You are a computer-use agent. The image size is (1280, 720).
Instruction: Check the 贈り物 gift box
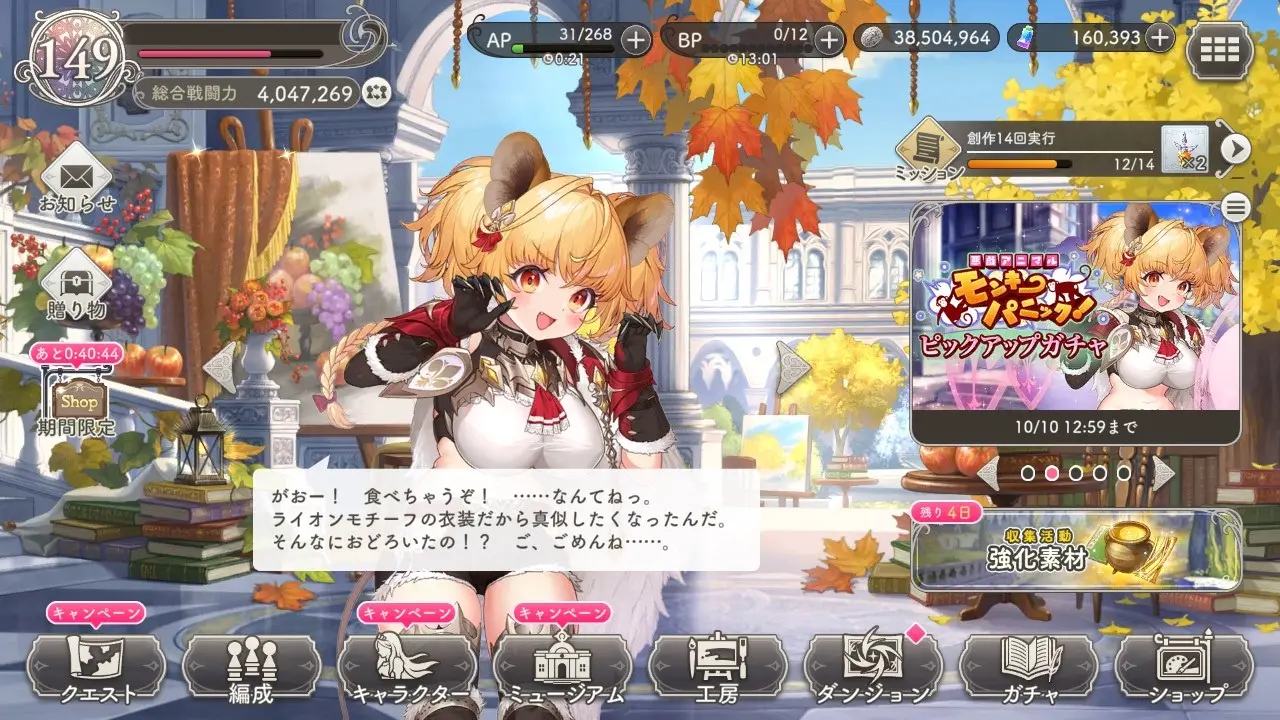(77, 285)
